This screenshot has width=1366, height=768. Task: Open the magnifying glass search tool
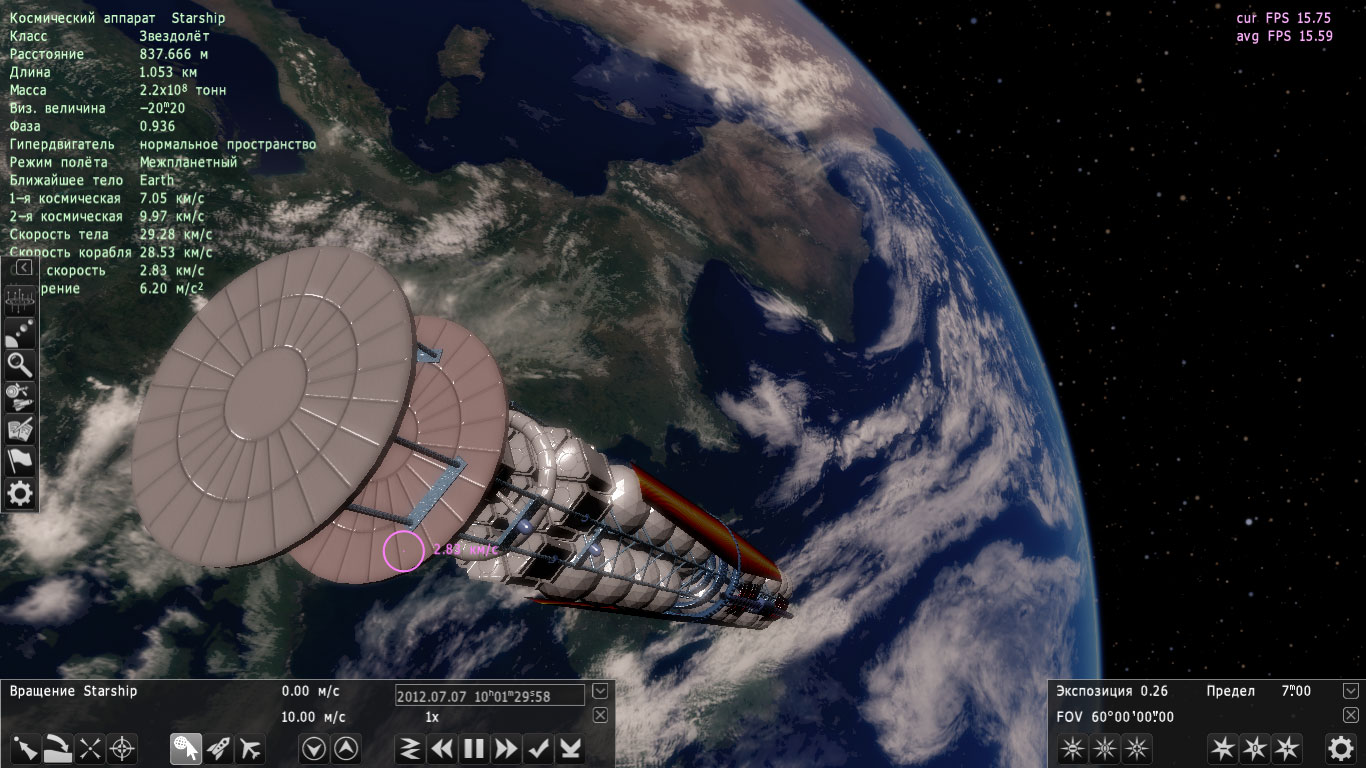point(20,364)
